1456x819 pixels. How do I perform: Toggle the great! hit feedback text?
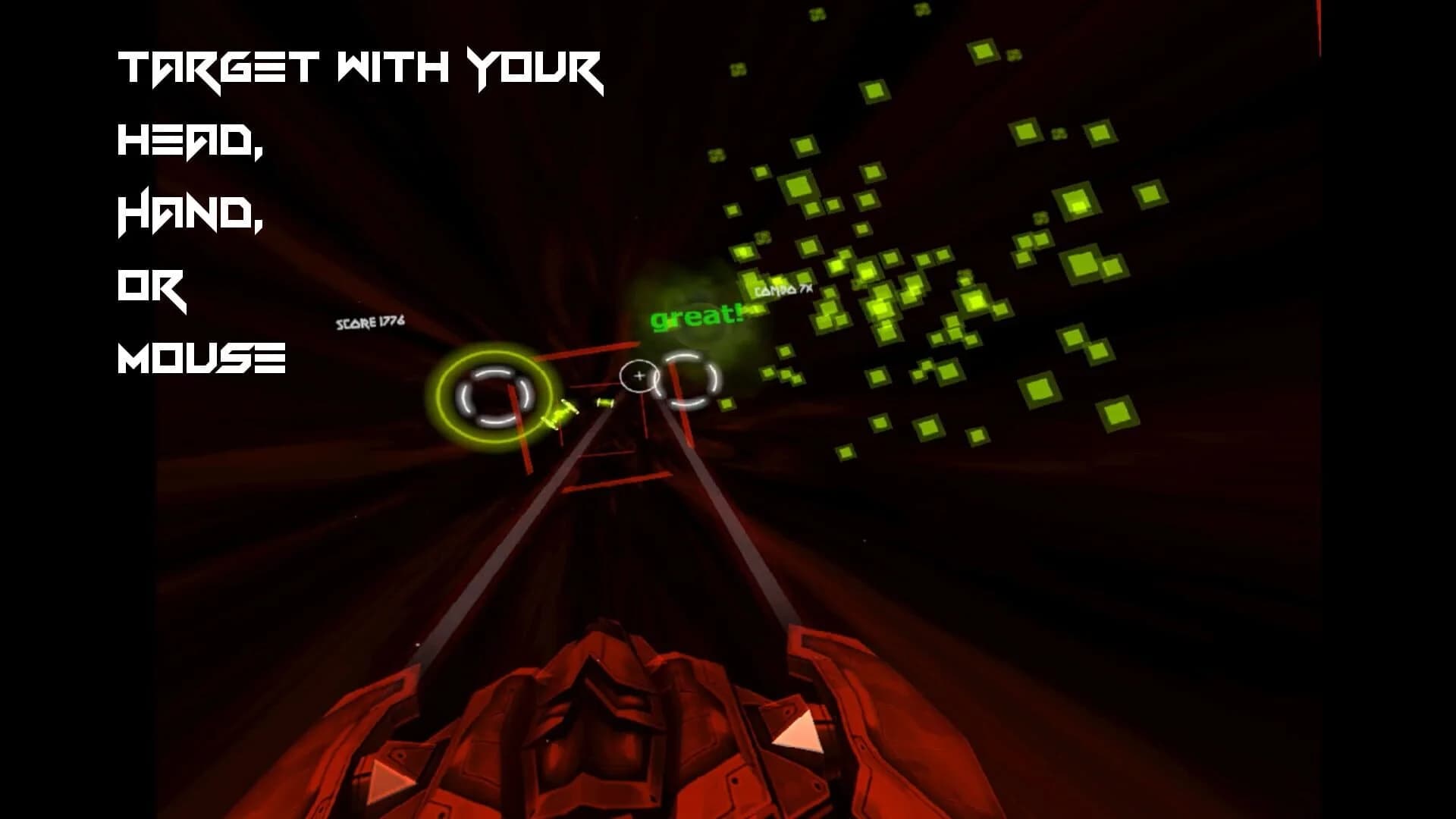click(696, 318)
